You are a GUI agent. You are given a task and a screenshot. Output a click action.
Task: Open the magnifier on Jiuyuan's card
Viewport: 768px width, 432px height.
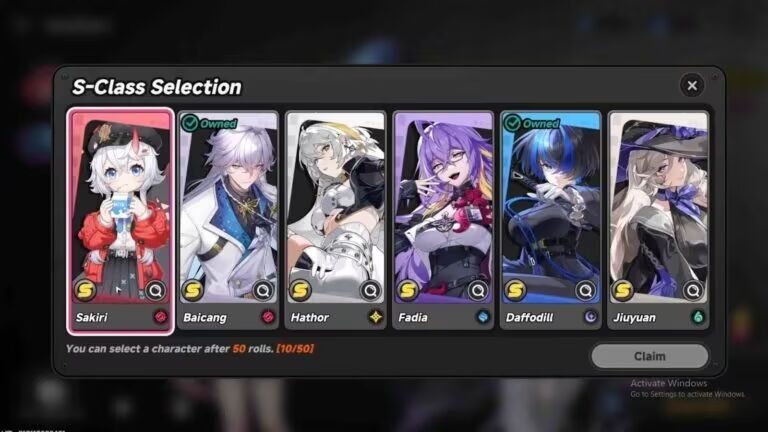pos(693,290)
